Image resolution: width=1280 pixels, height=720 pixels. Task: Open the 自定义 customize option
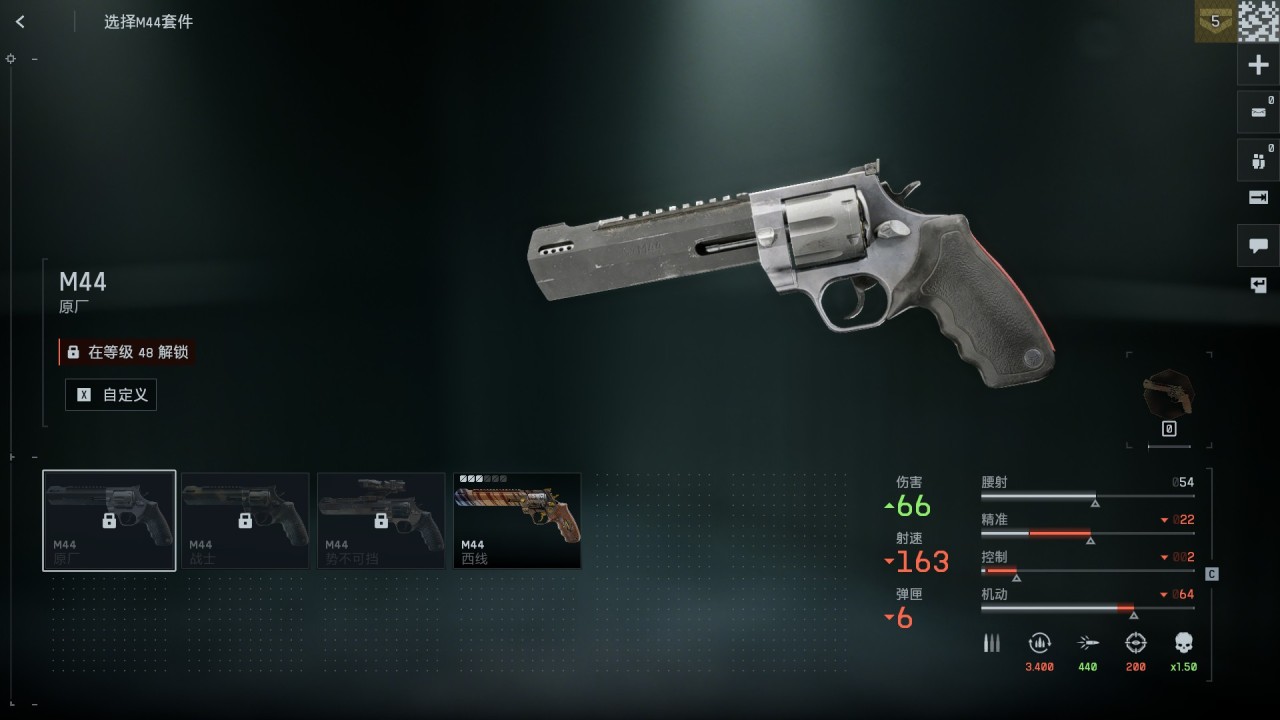tap(111, 395)
